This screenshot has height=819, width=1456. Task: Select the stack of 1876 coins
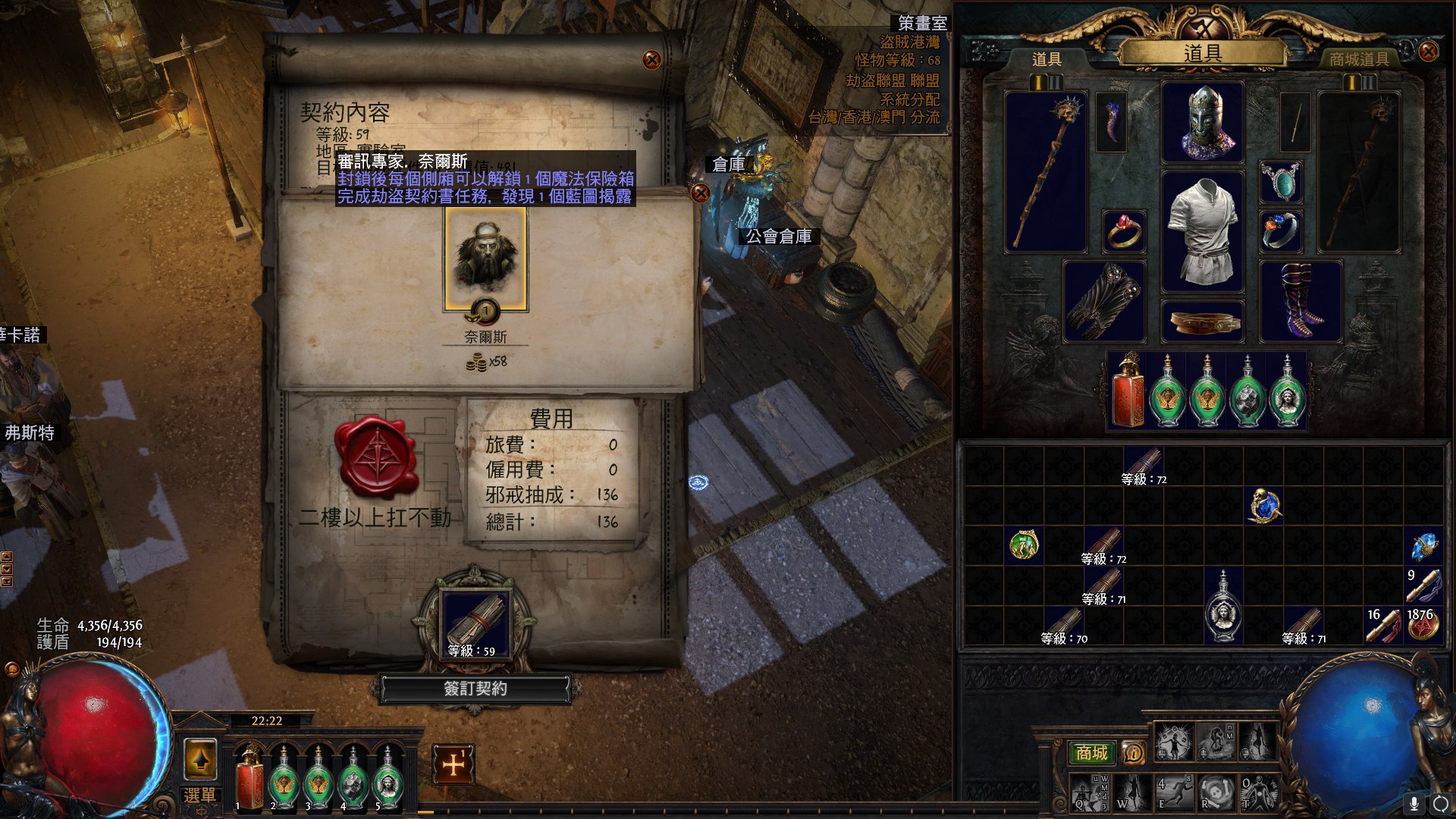[x=1423, y=626]
